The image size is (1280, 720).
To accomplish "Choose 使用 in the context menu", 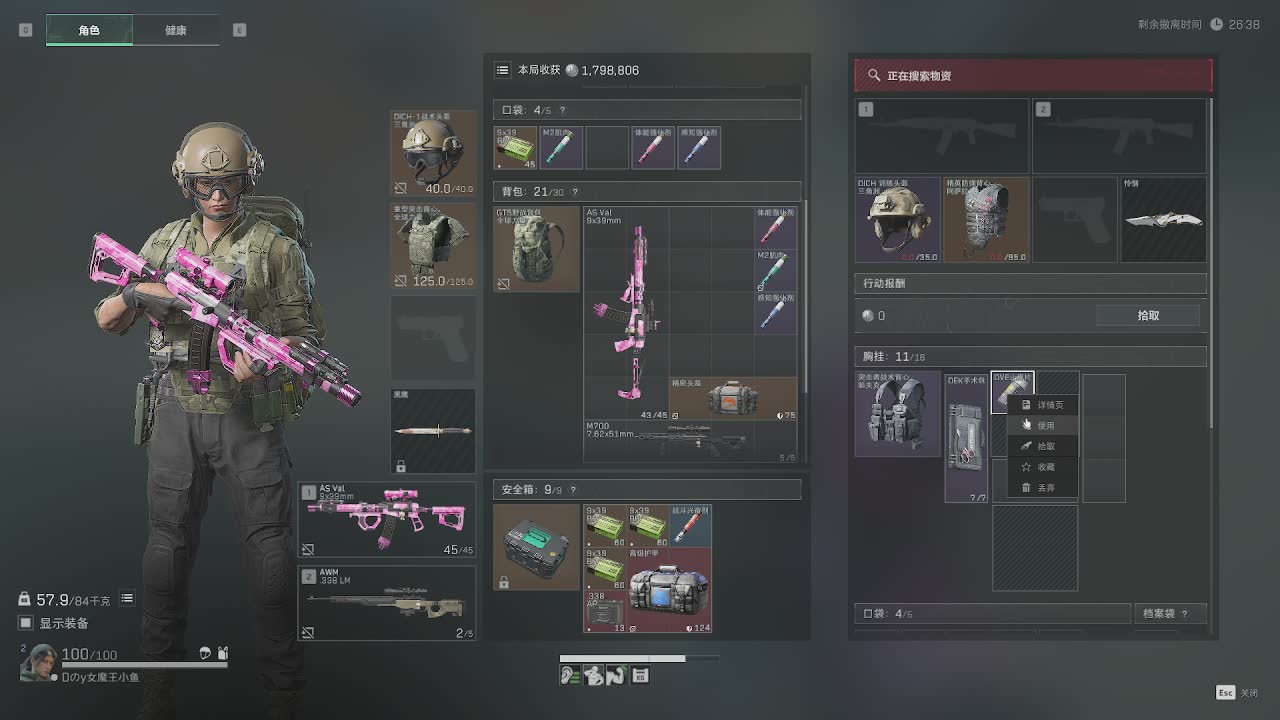I will pyautogui.click(x=1045, y=425).
